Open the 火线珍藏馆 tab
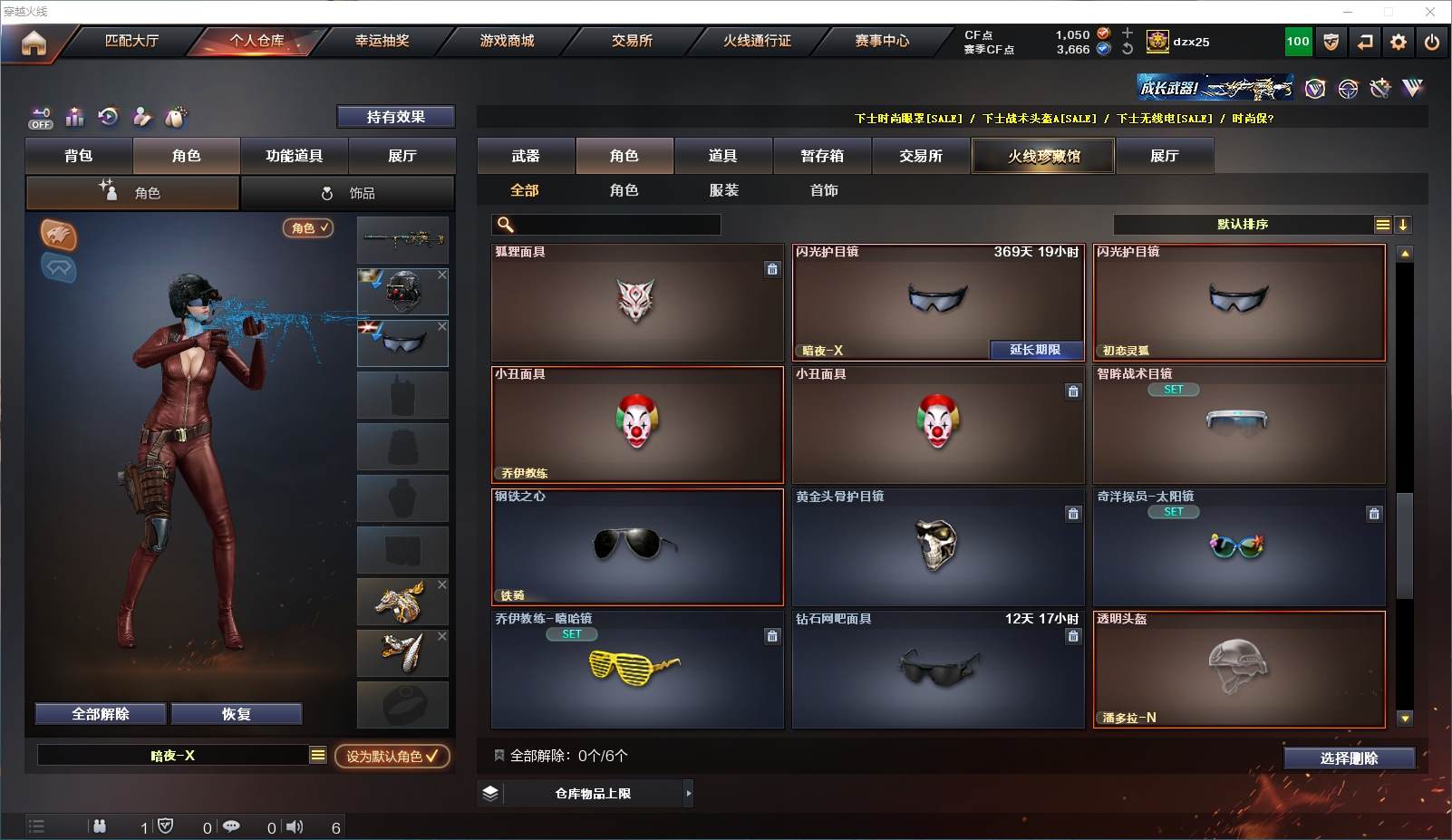Image resolution: width=1452 pixels, height=840 pixels. click(1043, 156)
